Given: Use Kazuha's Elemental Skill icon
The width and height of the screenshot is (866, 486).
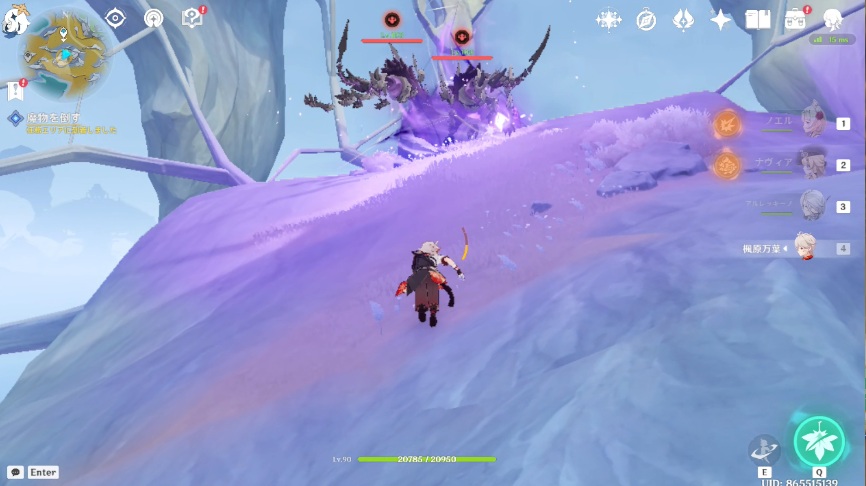Looking at the screenshot, I should tap(765, 449).
